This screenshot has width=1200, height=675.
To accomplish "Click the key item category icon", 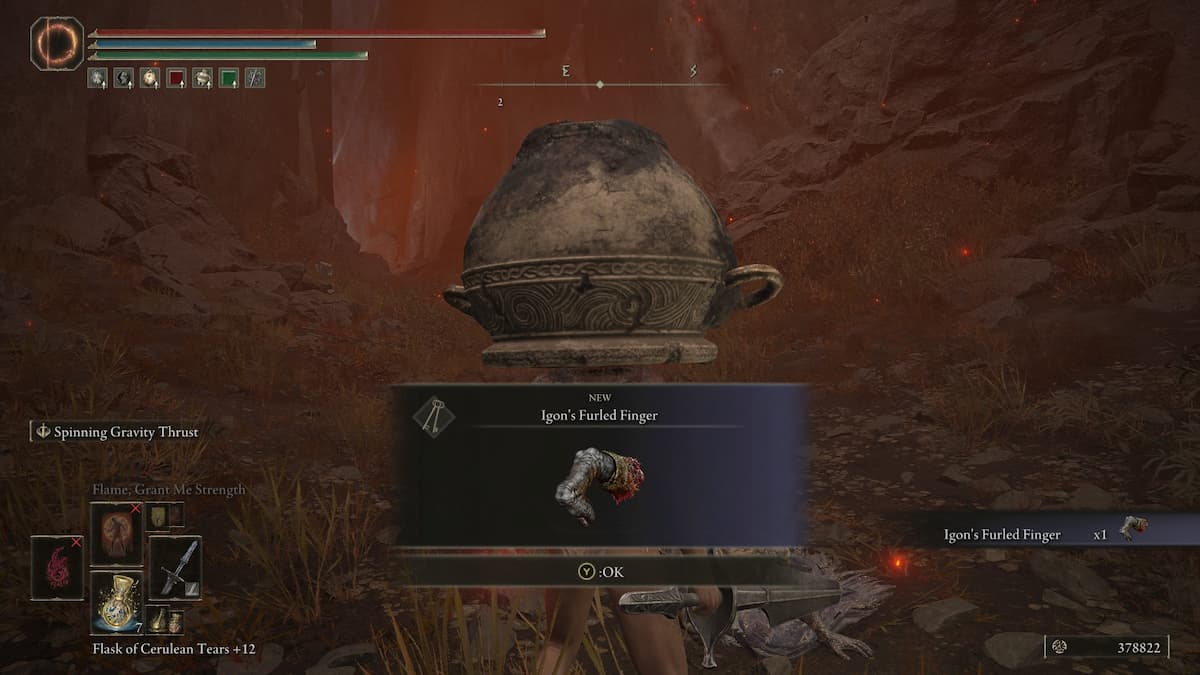I will (433, 416).
